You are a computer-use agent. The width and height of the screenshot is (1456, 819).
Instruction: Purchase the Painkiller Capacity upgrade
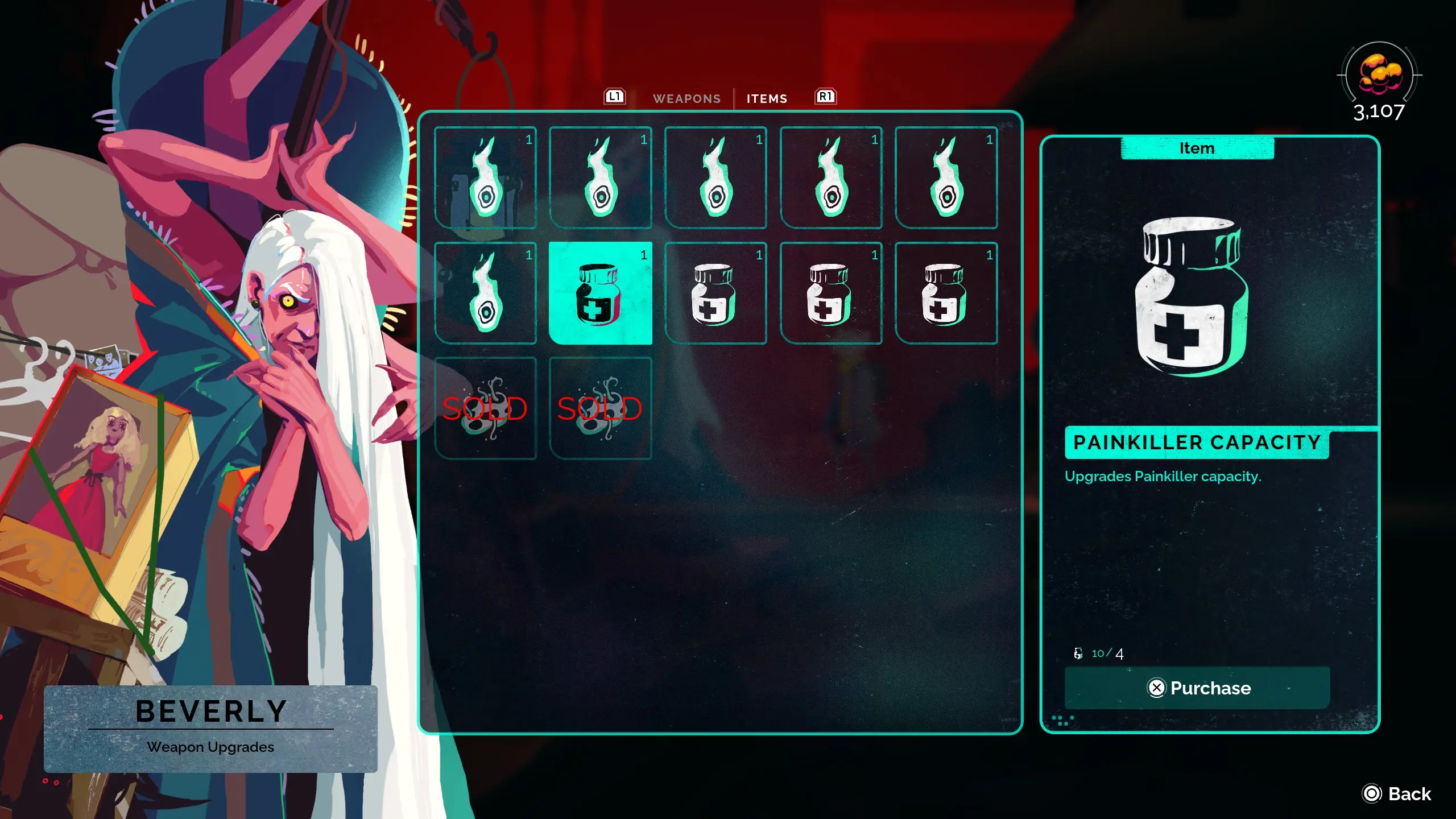1197,688
